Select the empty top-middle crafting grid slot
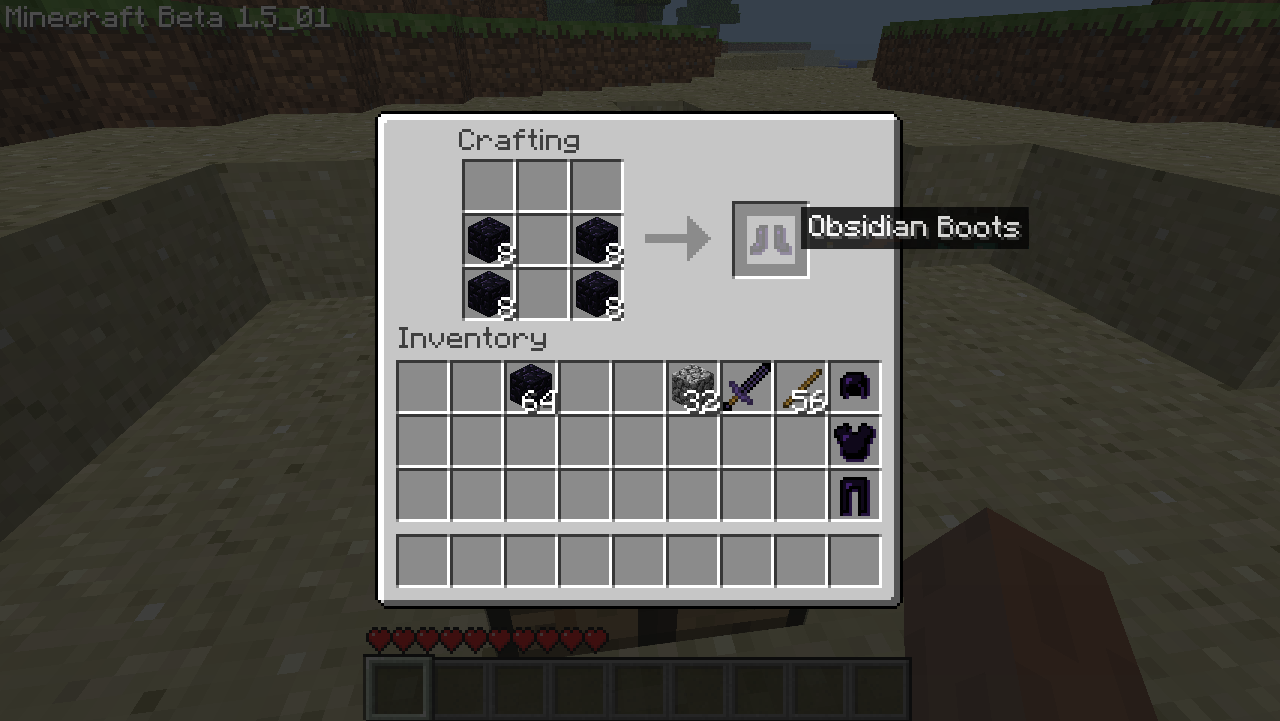1280x721 pixels. point(542,185)
